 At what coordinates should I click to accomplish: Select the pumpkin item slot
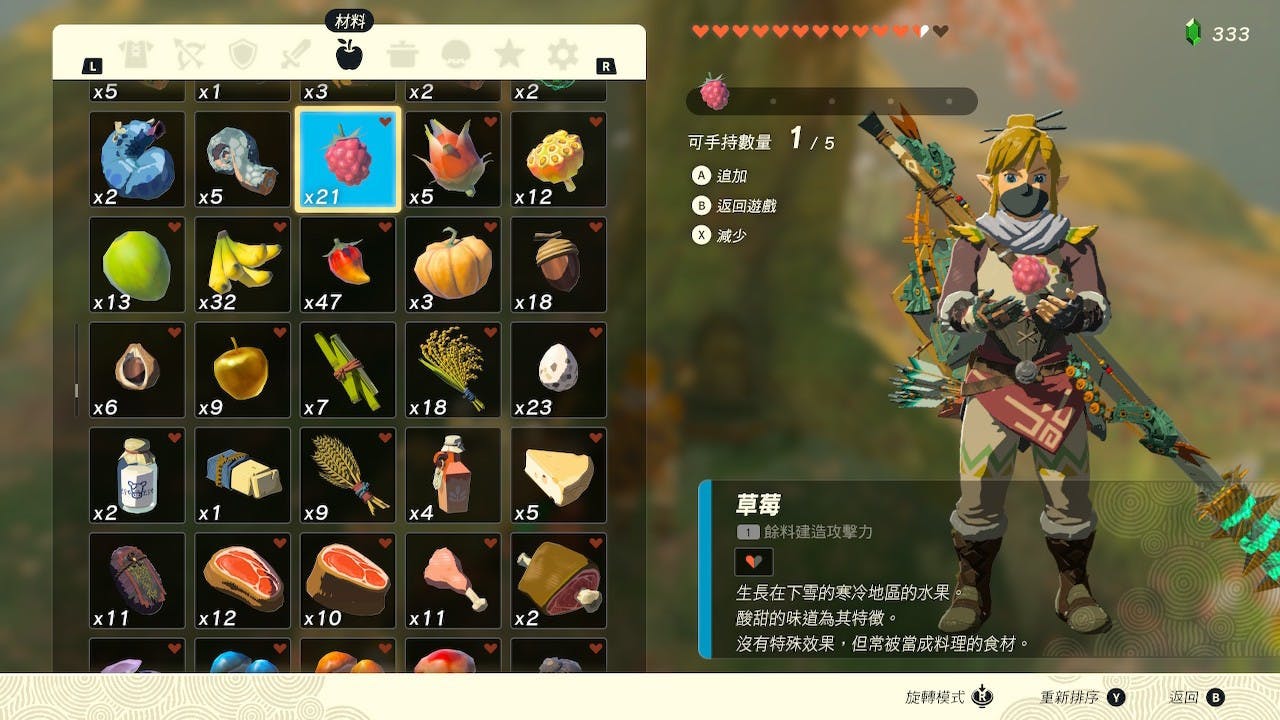pos(453,265)
